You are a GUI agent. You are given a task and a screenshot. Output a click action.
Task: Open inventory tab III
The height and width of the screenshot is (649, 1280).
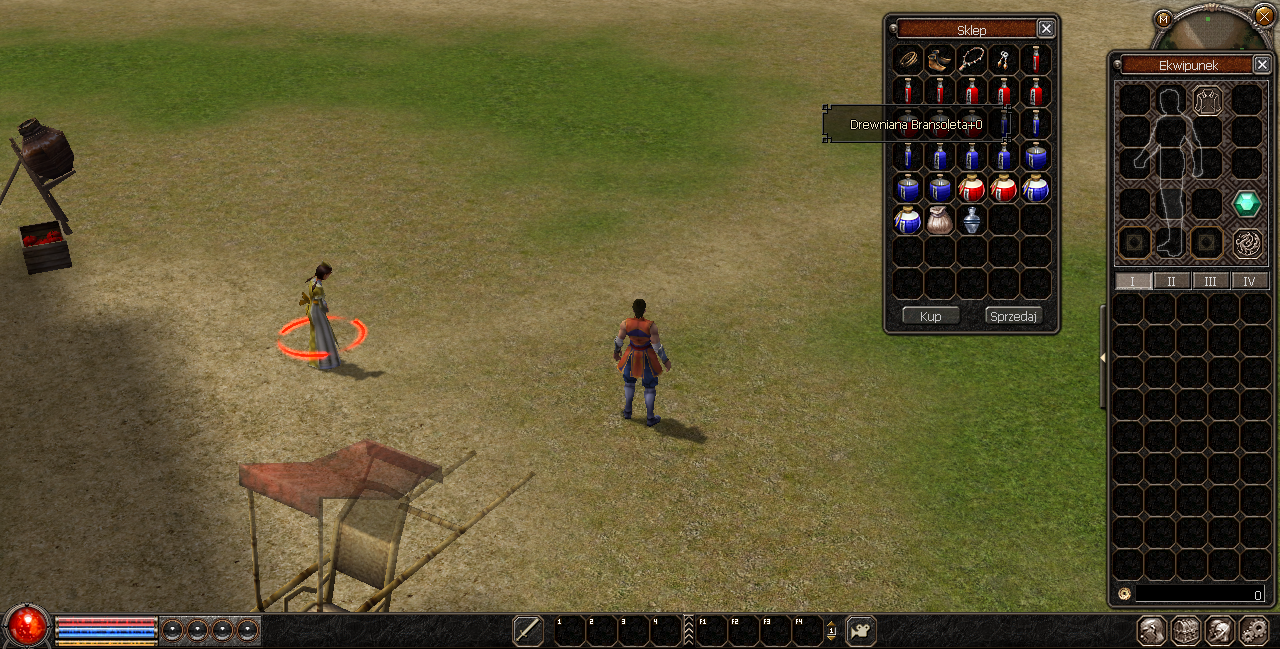click(x=1210, y=281)
